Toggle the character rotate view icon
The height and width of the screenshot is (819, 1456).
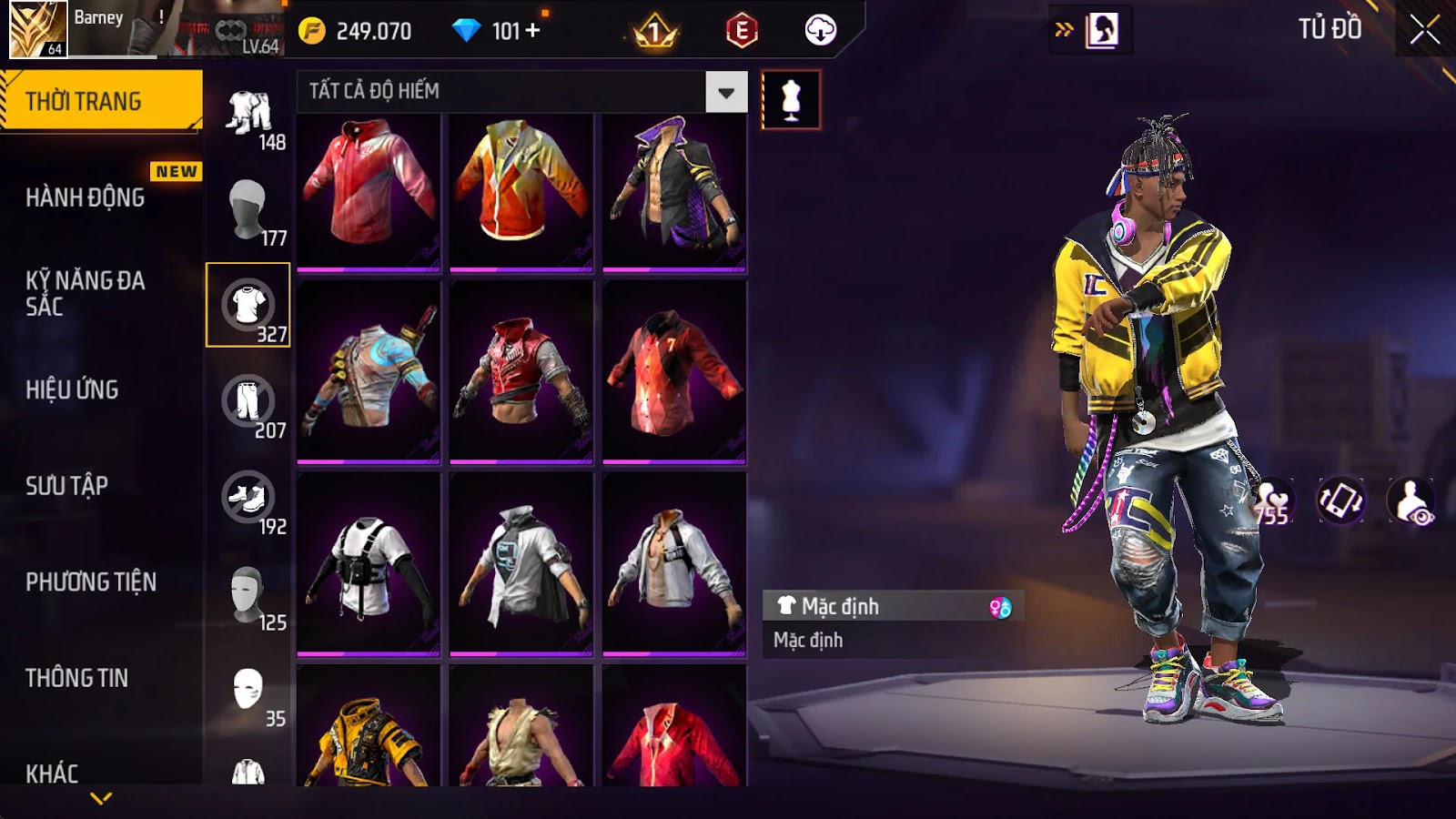click(1341, 500)
